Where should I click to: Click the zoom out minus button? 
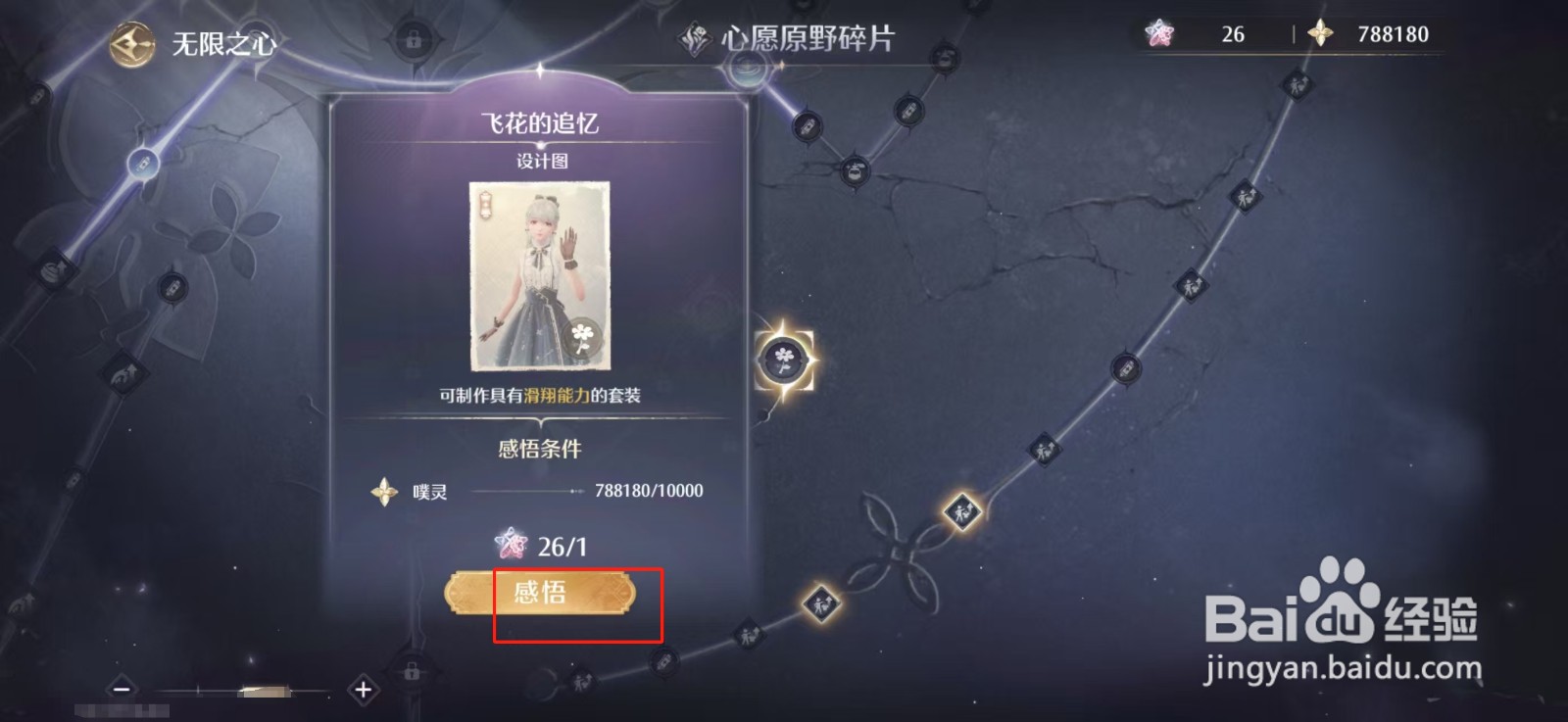click(x=122, y=689)
